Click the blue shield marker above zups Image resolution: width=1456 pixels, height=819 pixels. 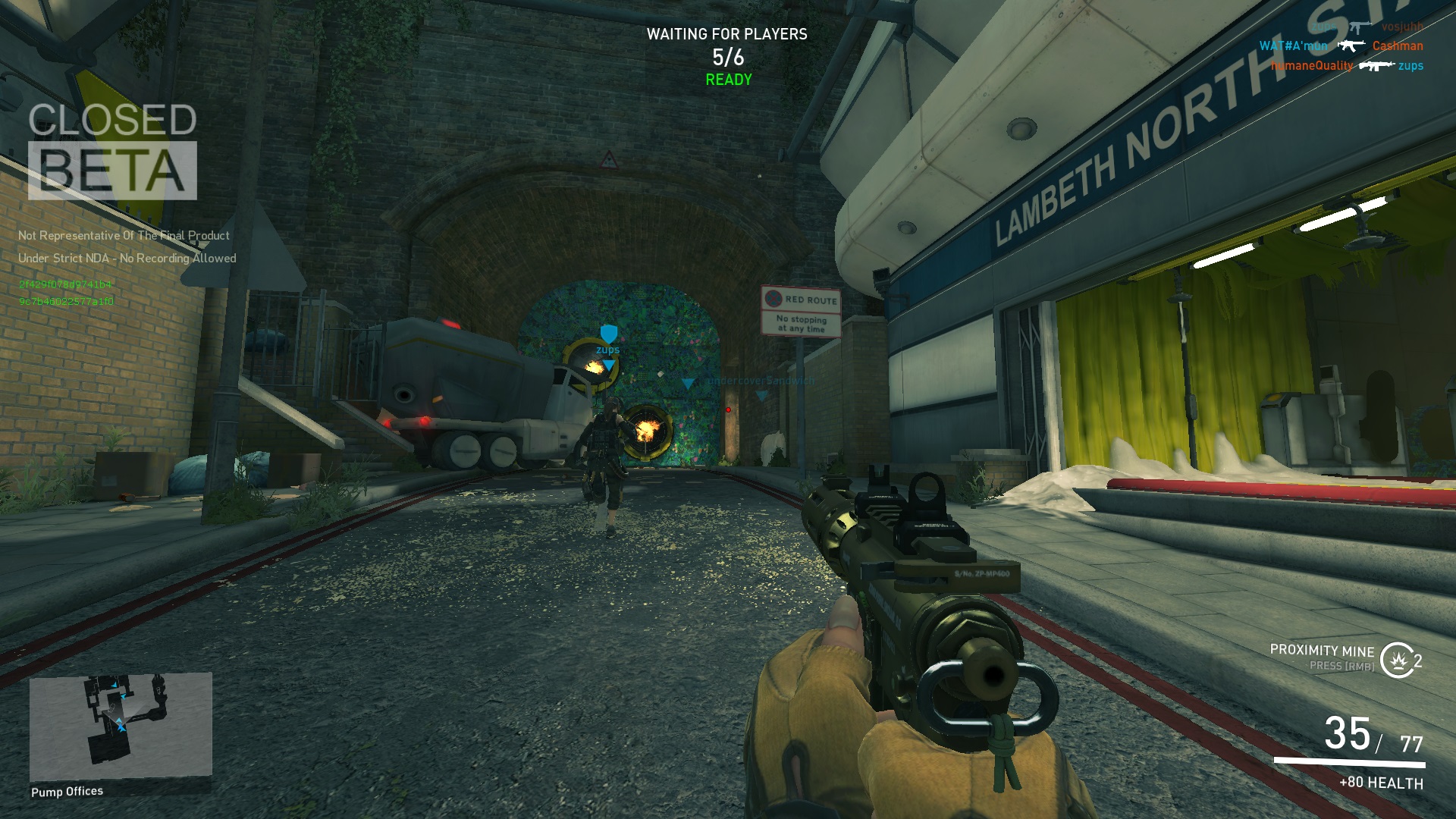tap(608, 333)
